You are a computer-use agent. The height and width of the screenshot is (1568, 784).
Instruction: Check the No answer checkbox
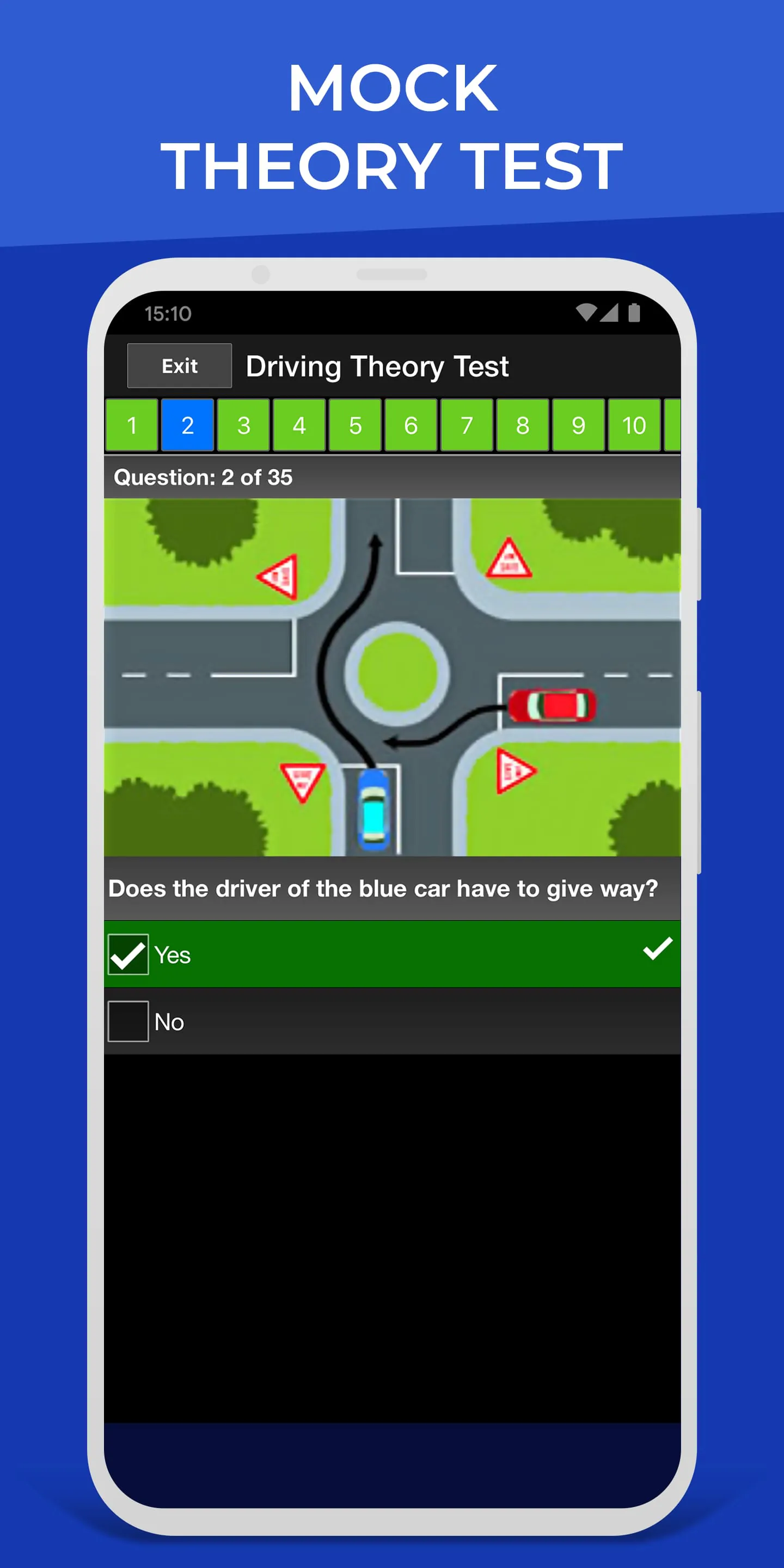(x=128, y=1022)
